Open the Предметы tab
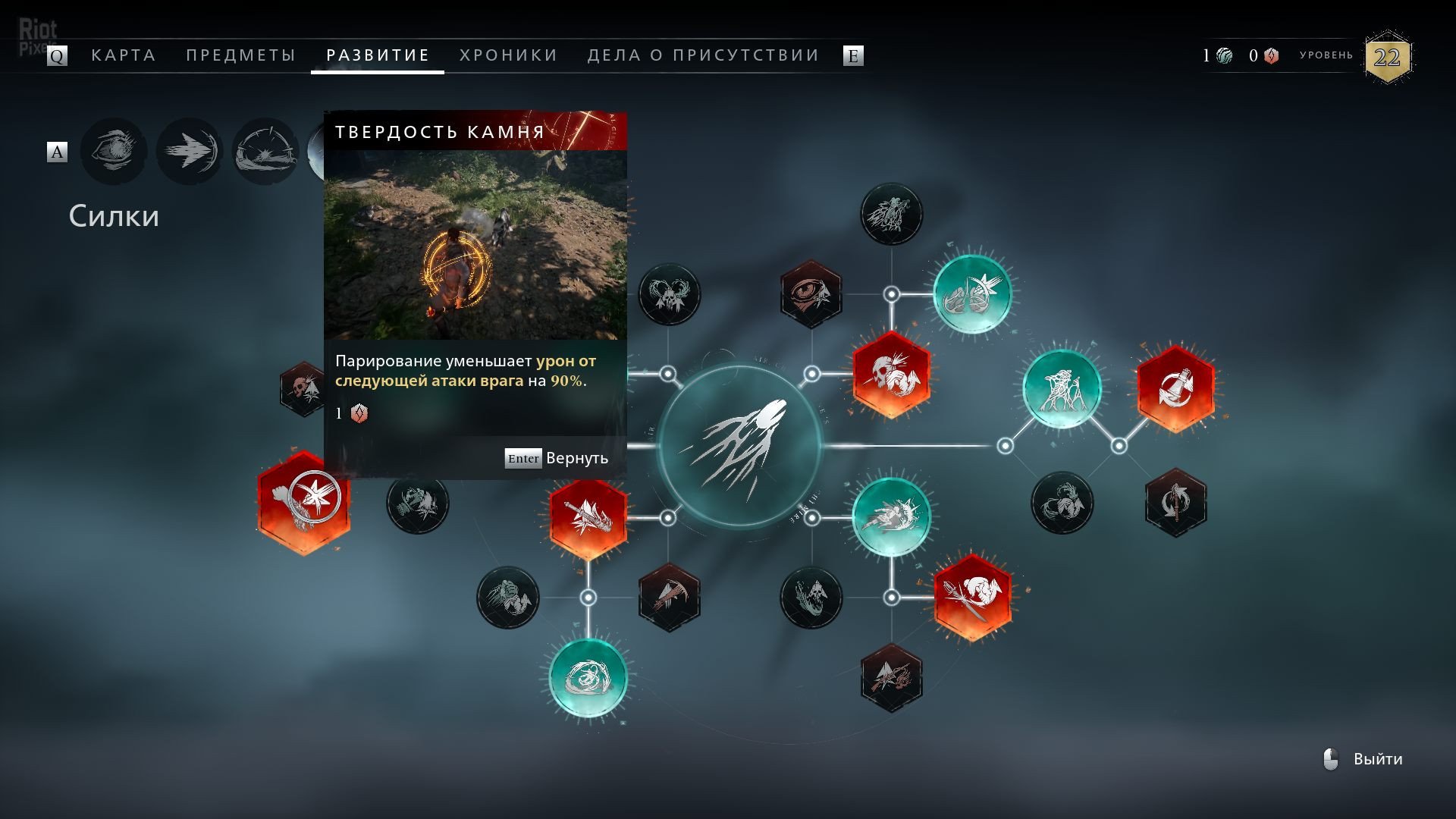 pos(240,55)
